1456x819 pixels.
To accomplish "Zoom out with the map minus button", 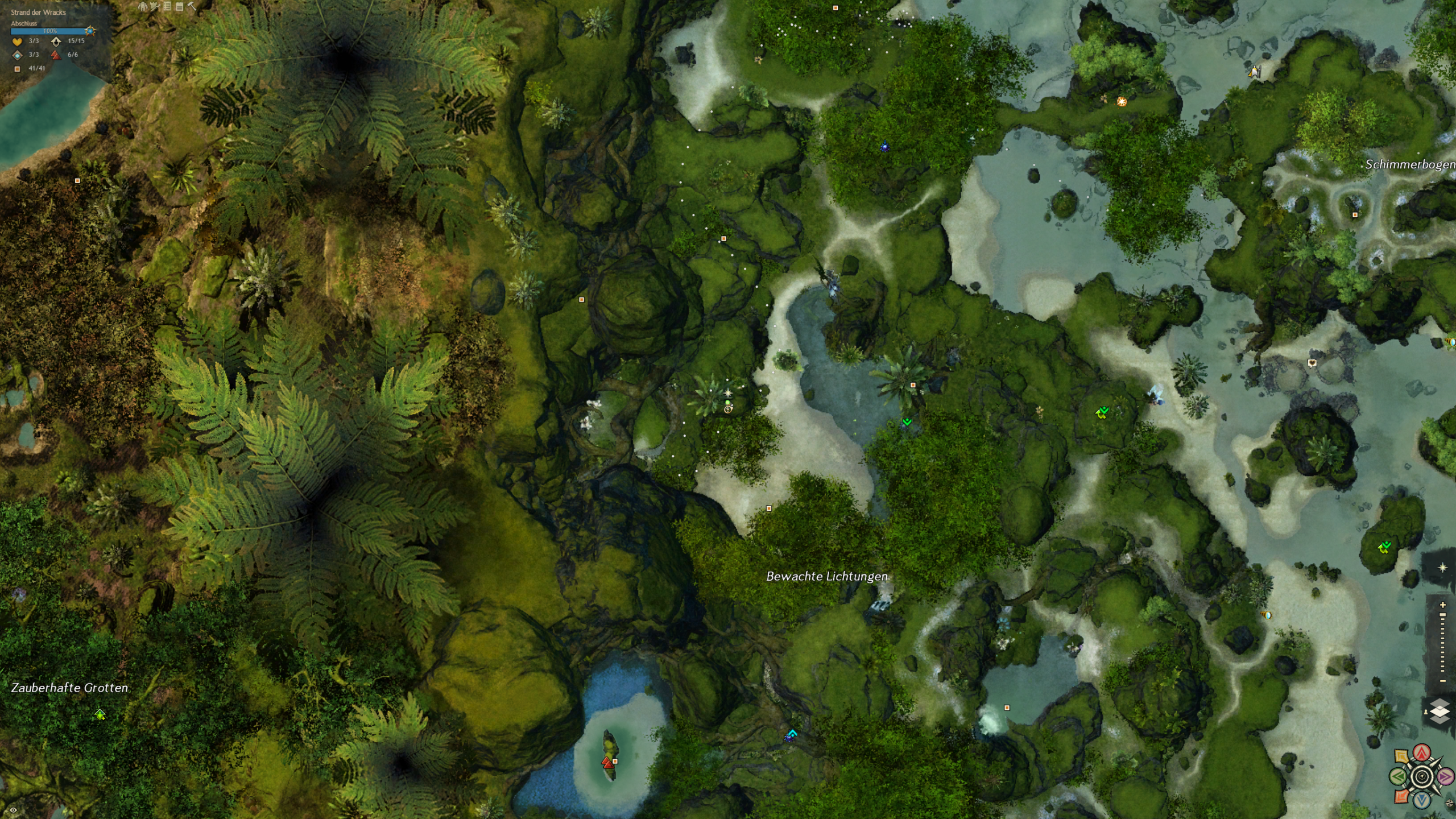I will tap(1443, 681).
